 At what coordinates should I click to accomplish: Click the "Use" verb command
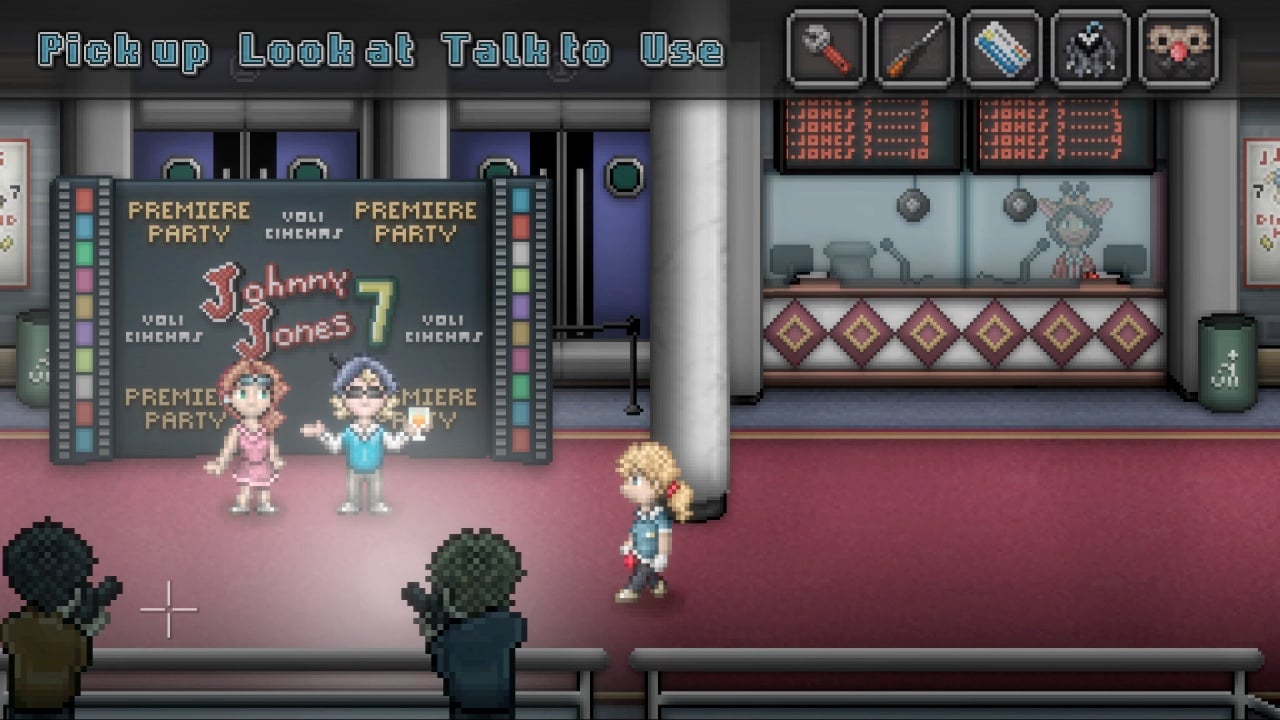[682, 50]
